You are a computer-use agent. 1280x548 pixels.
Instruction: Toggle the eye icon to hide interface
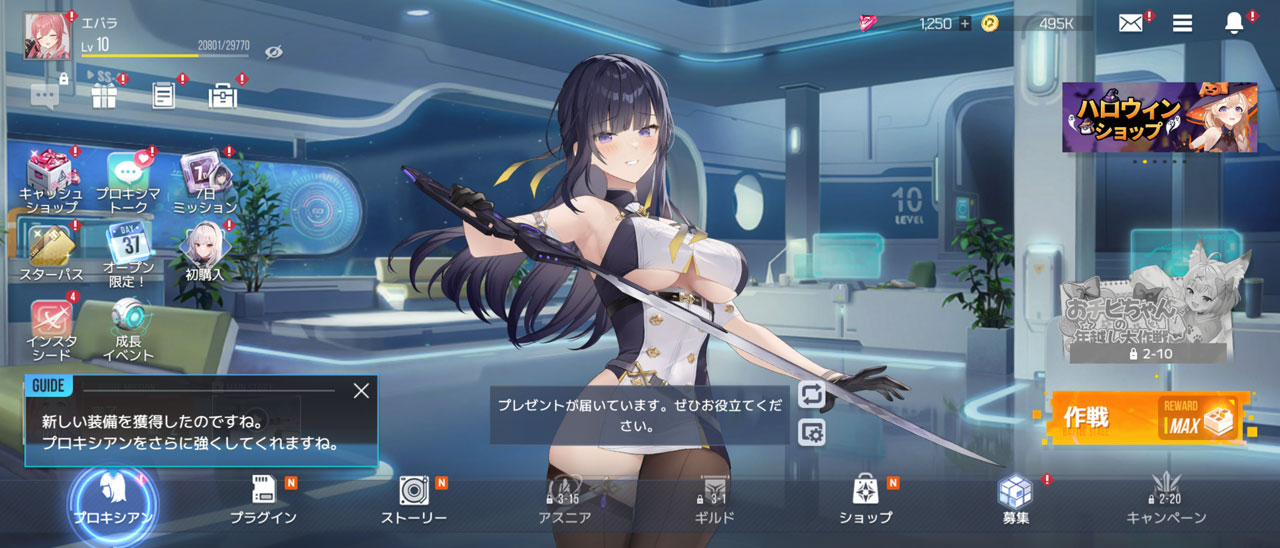pos(273,52)
